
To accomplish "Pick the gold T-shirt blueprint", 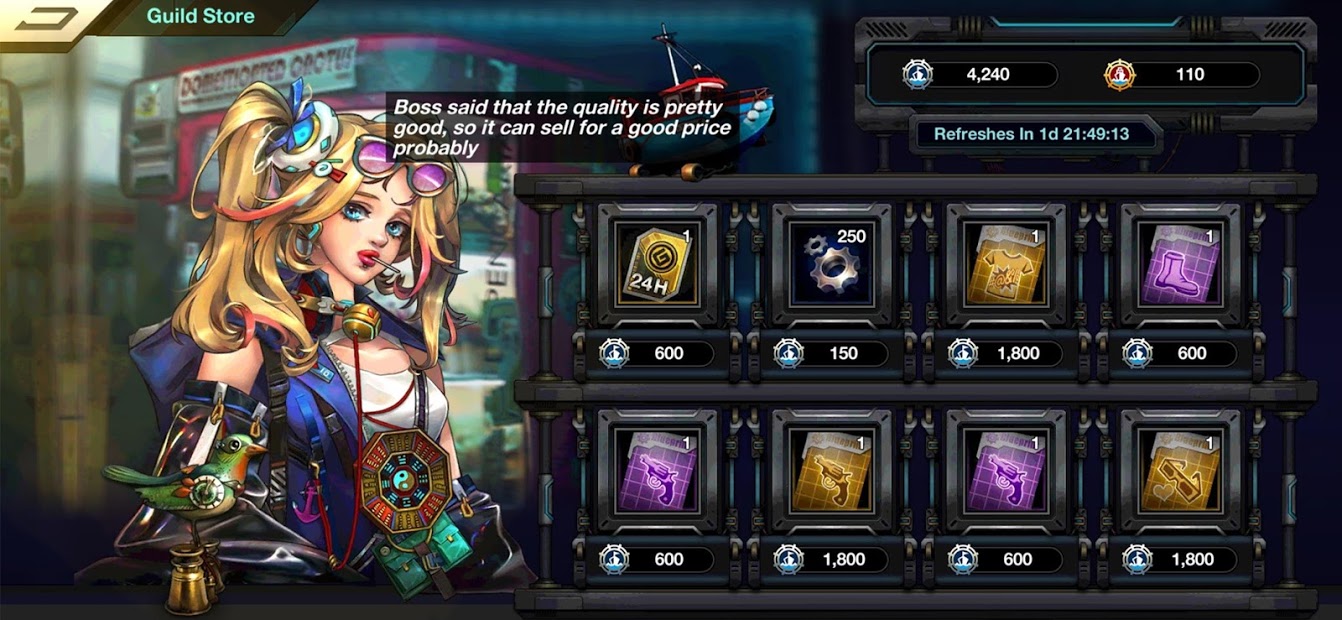I will coord(1005,264).
